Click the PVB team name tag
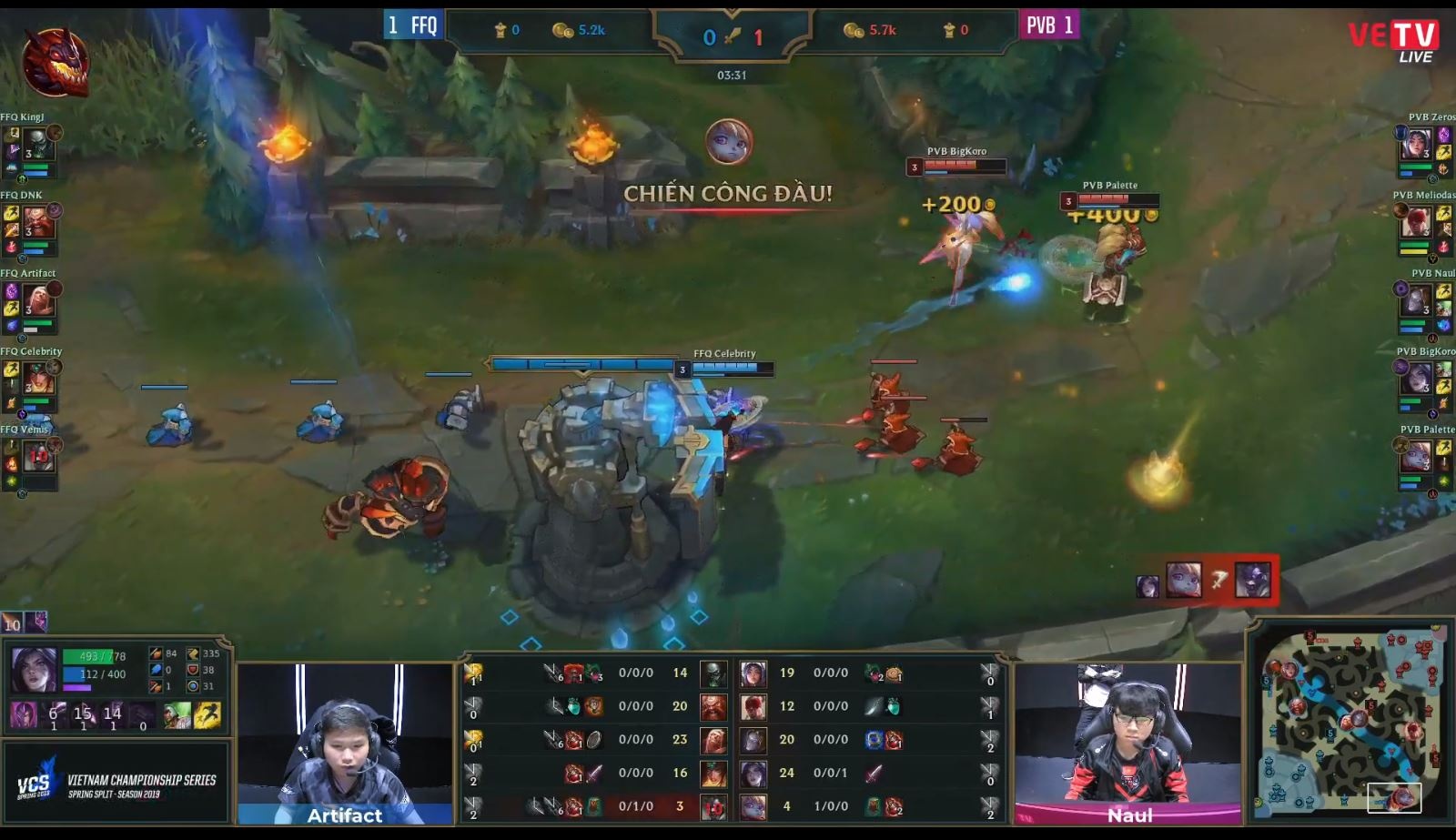This screenshot has height=840, width=1456. (1048, 25)
